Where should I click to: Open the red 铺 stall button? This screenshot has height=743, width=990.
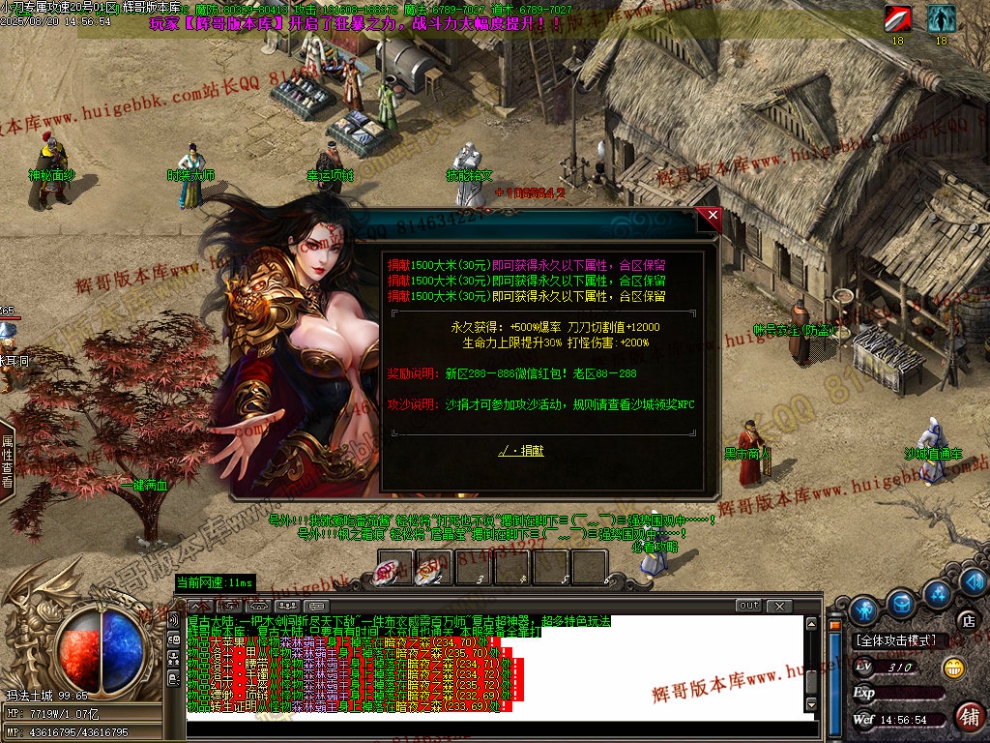(968, 716)
